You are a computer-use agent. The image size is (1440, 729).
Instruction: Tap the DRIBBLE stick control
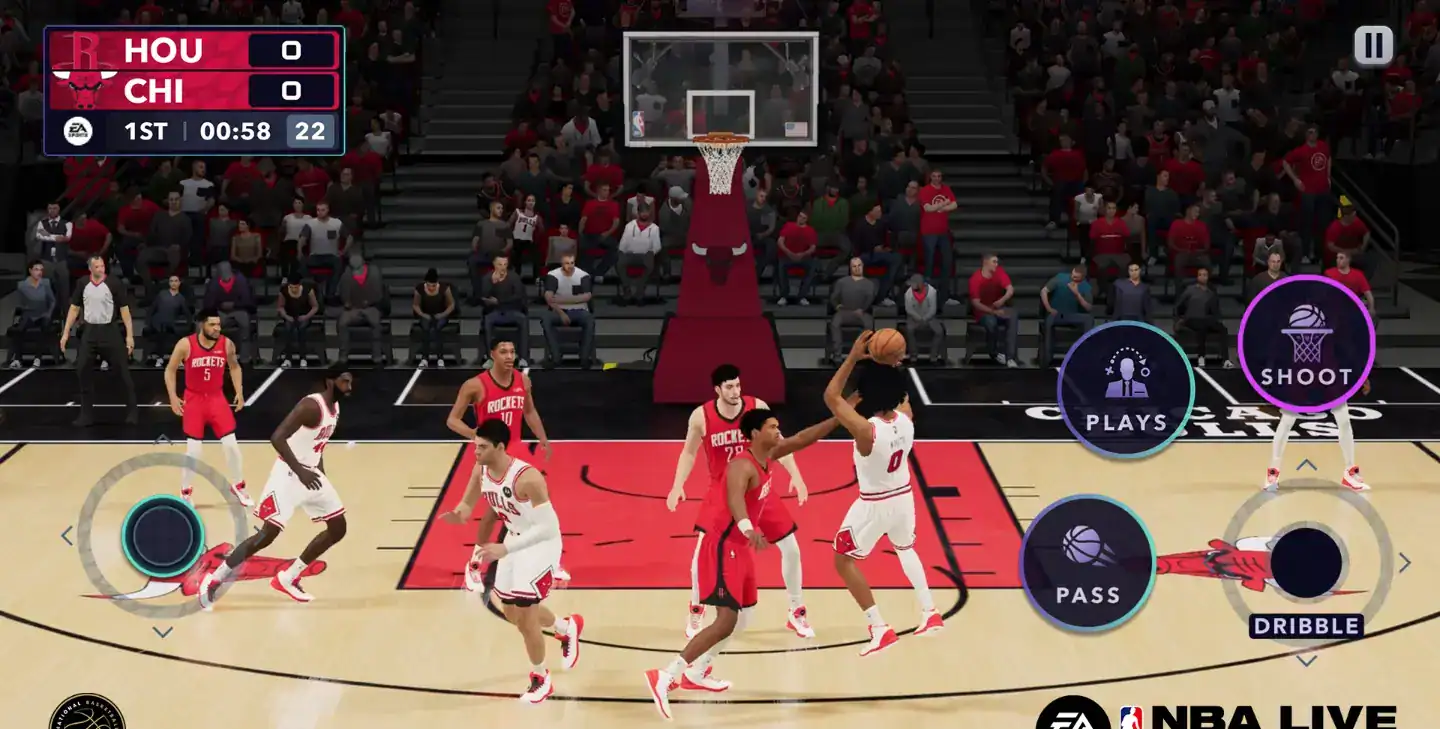point(1306,562)
